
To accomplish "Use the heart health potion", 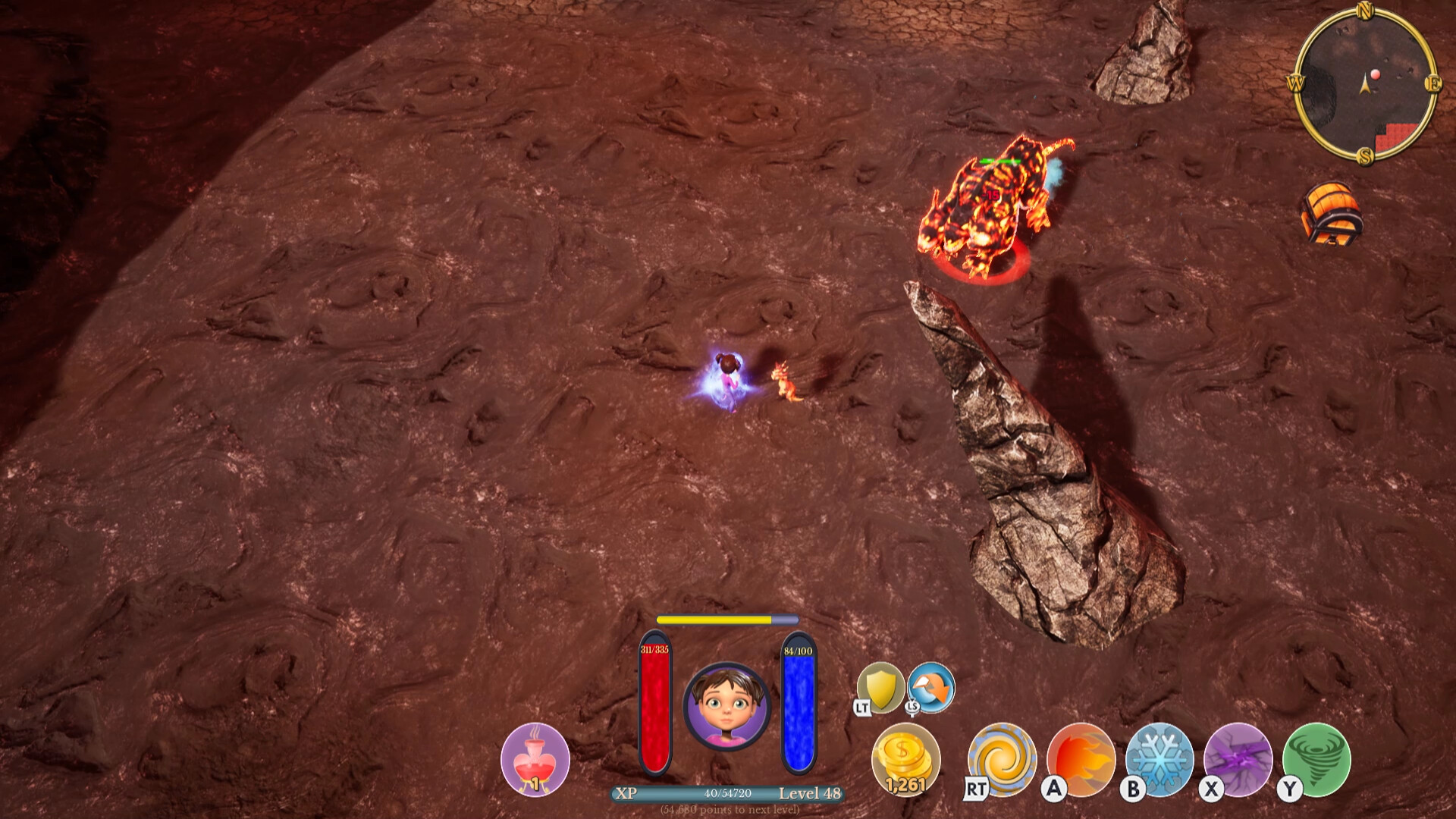I will coord(535,759).
